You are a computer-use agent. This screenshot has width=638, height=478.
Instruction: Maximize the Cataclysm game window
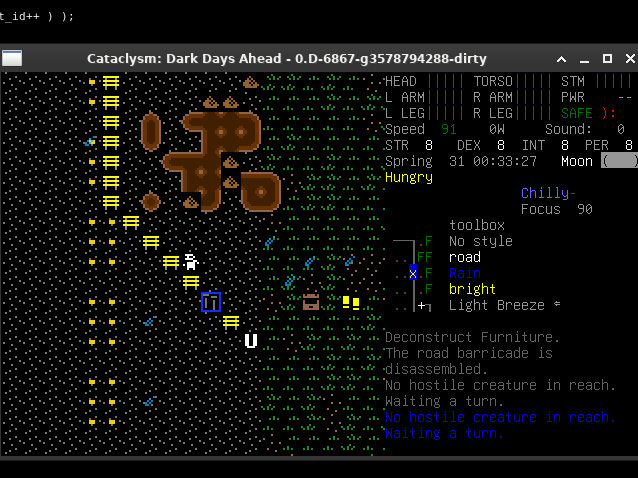tap(607, 59)
